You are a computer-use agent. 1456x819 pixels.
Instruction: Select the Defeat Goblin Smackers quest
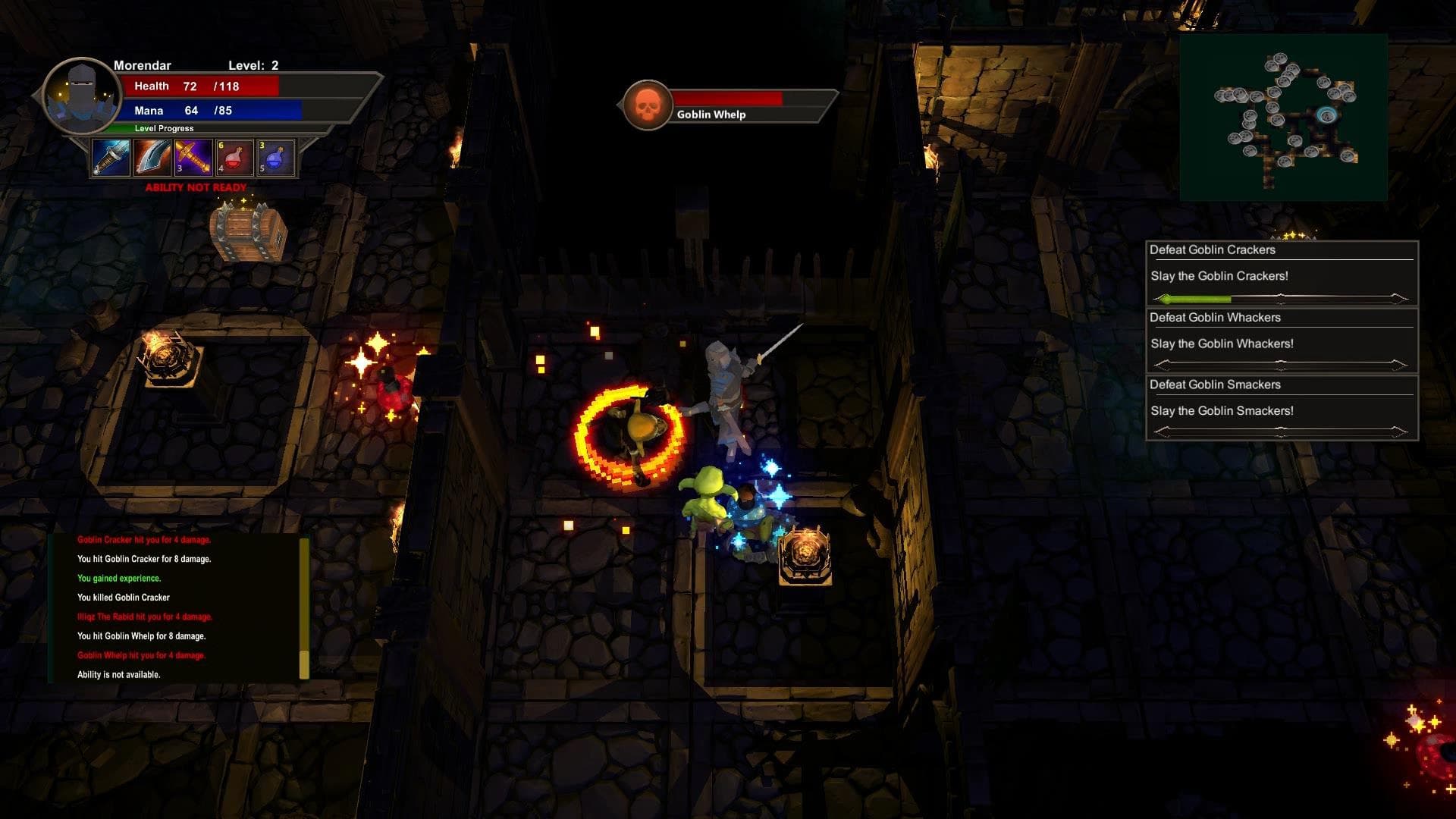1281,407
